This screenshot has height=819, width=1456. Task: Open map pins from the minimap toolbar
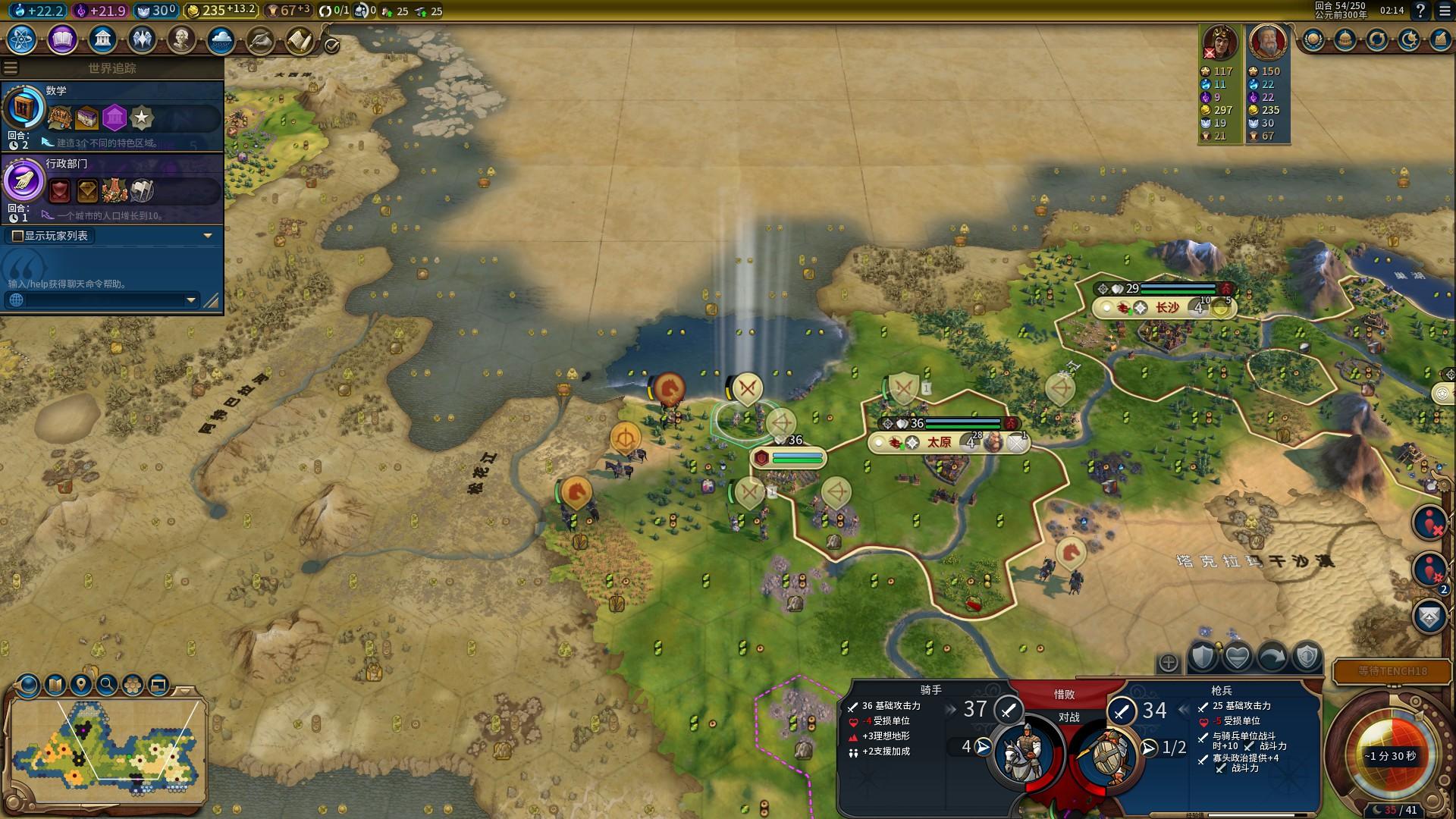click(x=80, y=685)
